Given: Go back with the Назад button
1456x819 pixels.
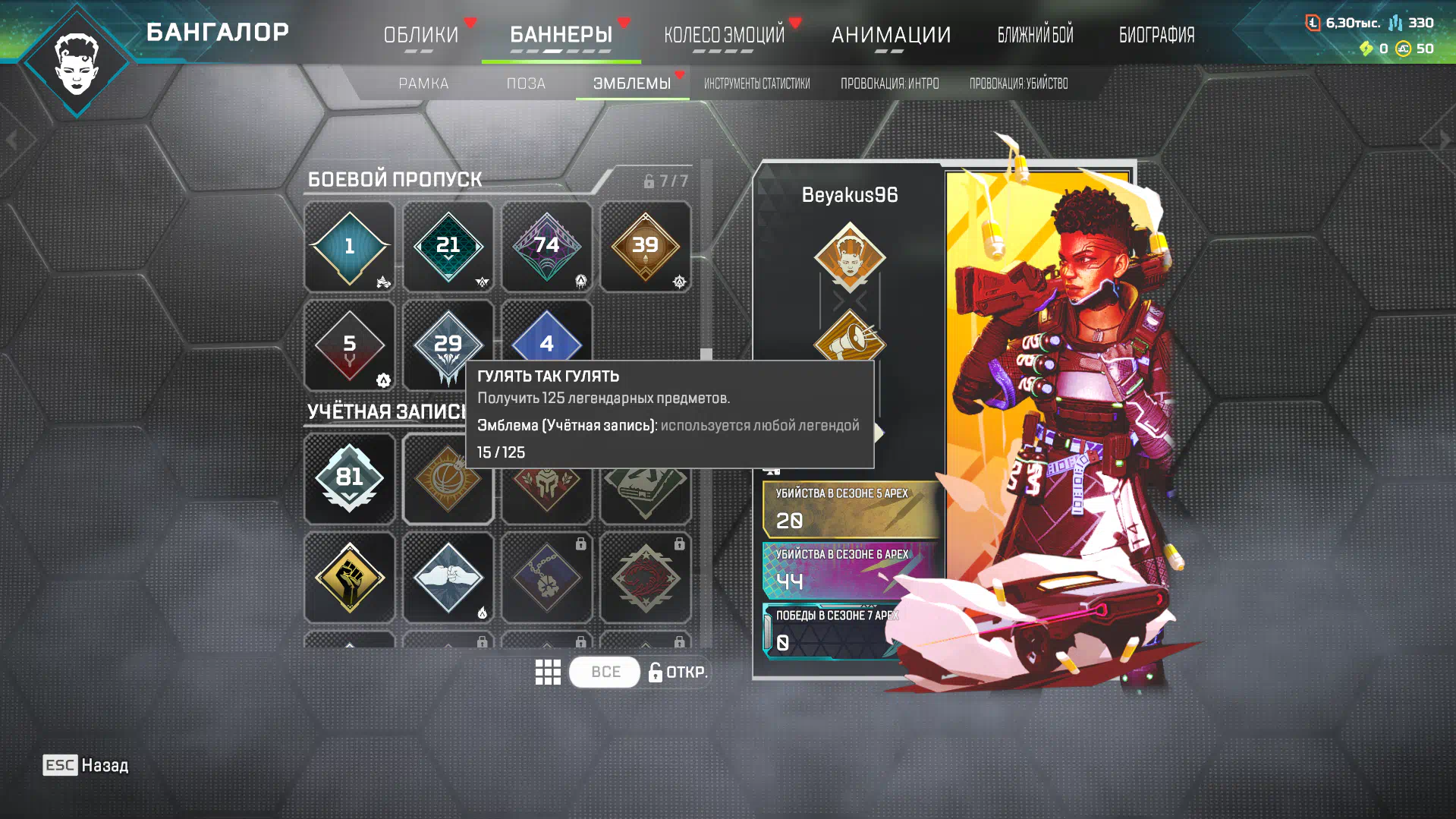Looking at the screenshot, I should (86, 765).
